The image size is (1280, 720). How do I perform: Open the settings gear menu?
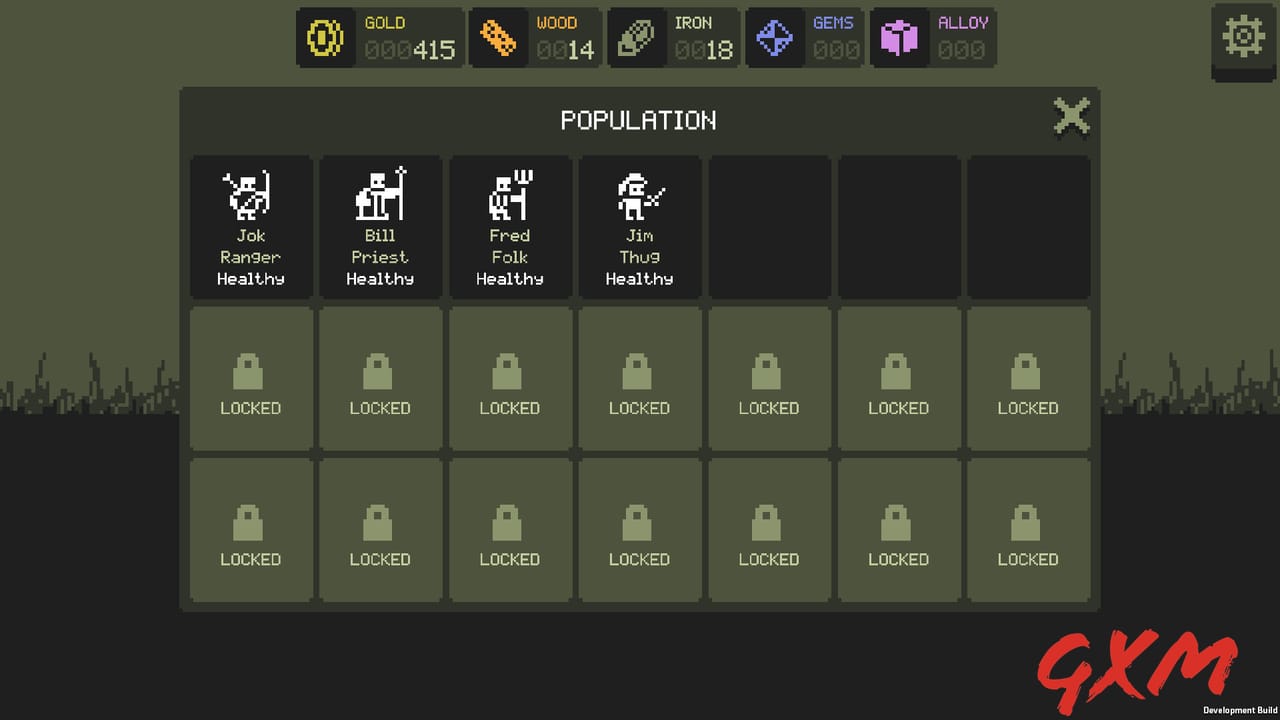pyautogui.click(x=1243, y=36)
